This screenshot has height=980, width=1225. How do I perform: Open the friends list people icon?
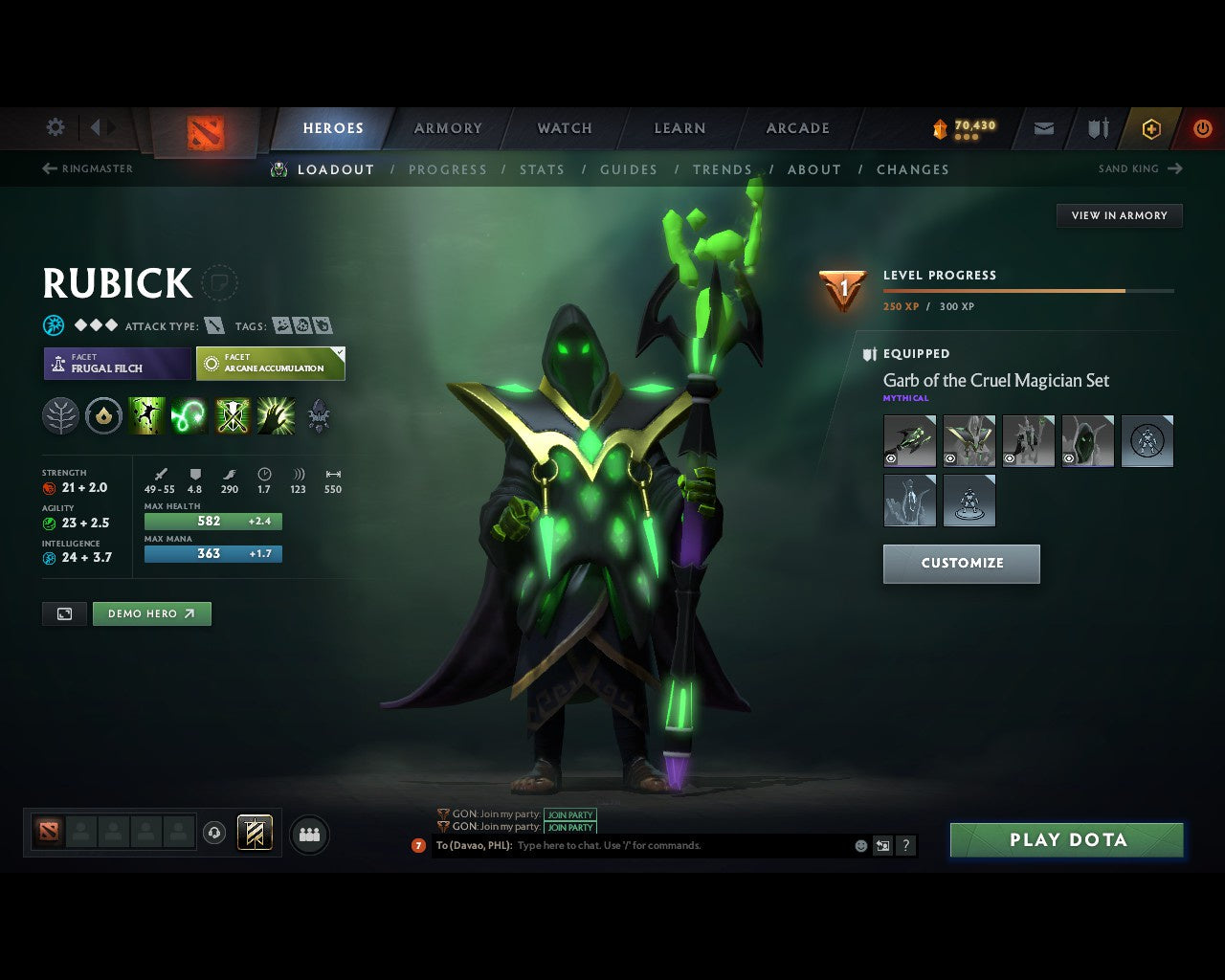tap(309, 834)
